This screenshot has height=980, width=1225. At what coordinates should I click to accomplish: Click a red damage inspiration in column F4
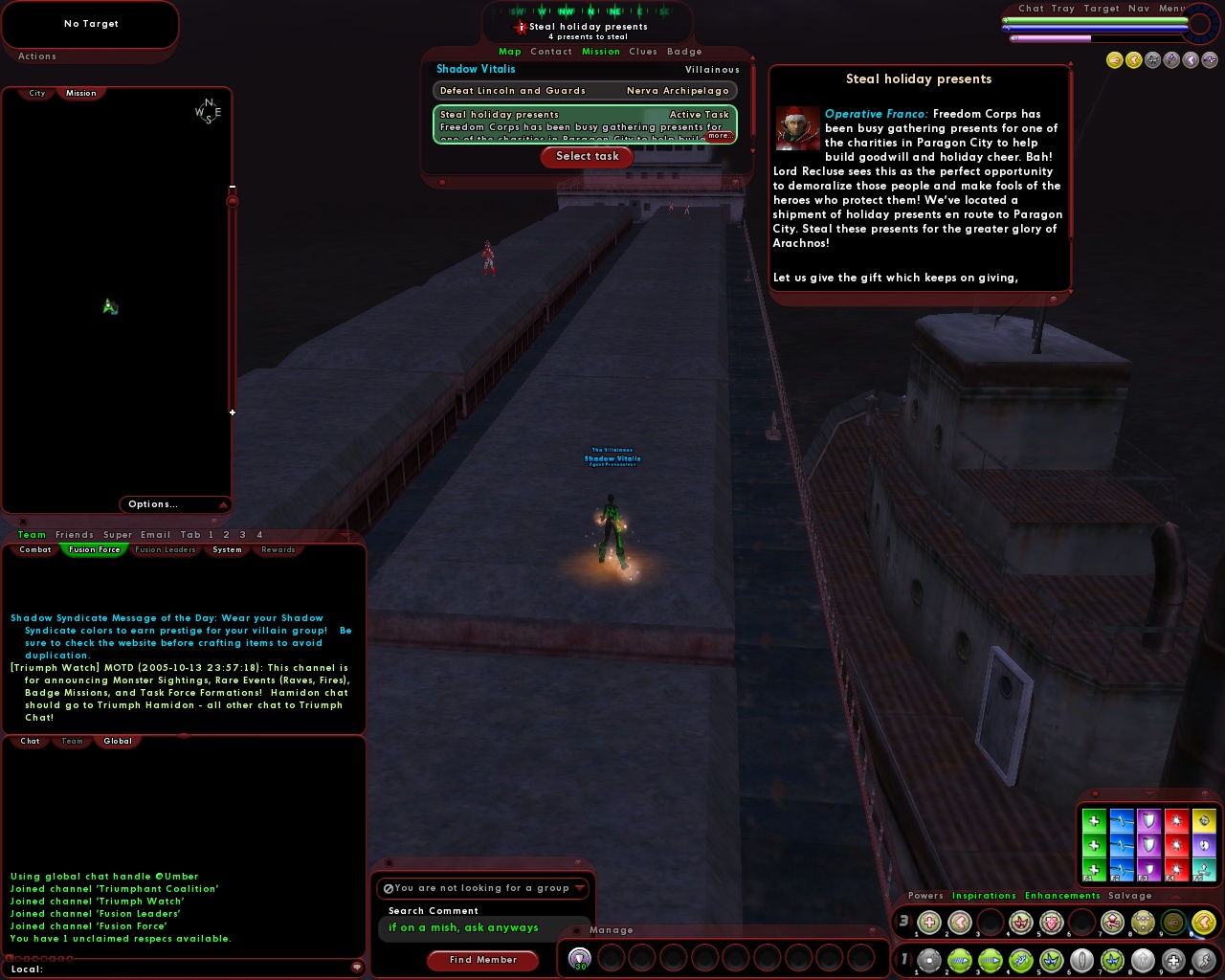coord(1175,821)
